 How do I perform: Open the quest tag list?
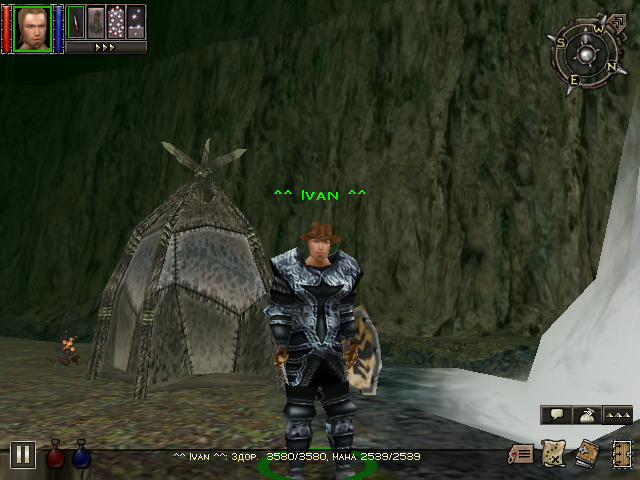(519, 454)
